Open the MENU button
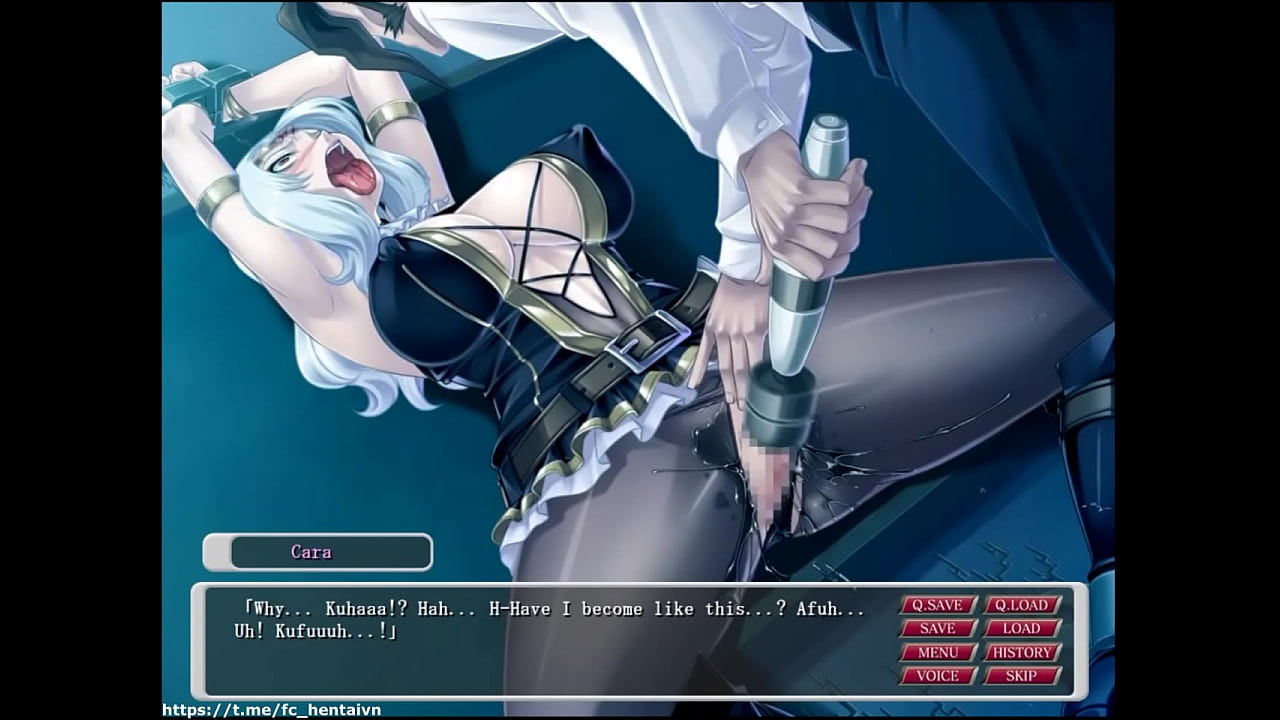Image resolution: width=1280 pixels, height=720 pixels. 938,652
